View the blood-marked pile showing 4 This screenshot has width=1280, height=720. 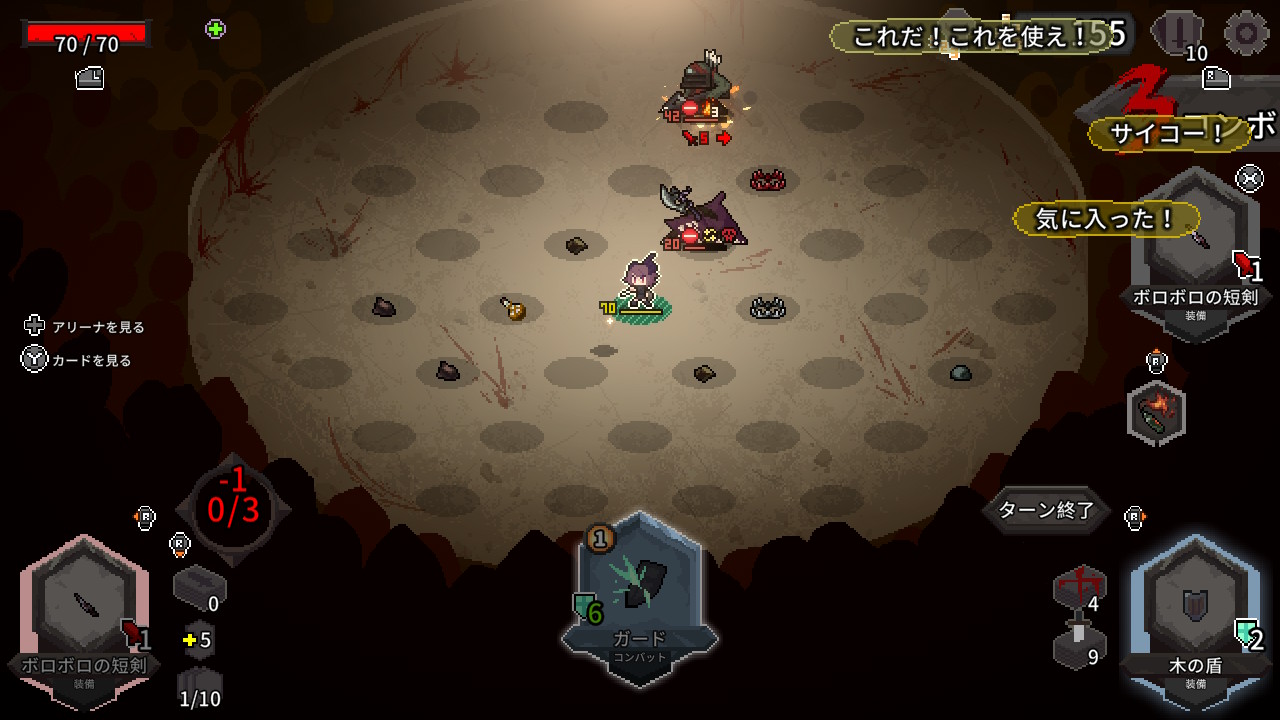tap(1079, 587)
